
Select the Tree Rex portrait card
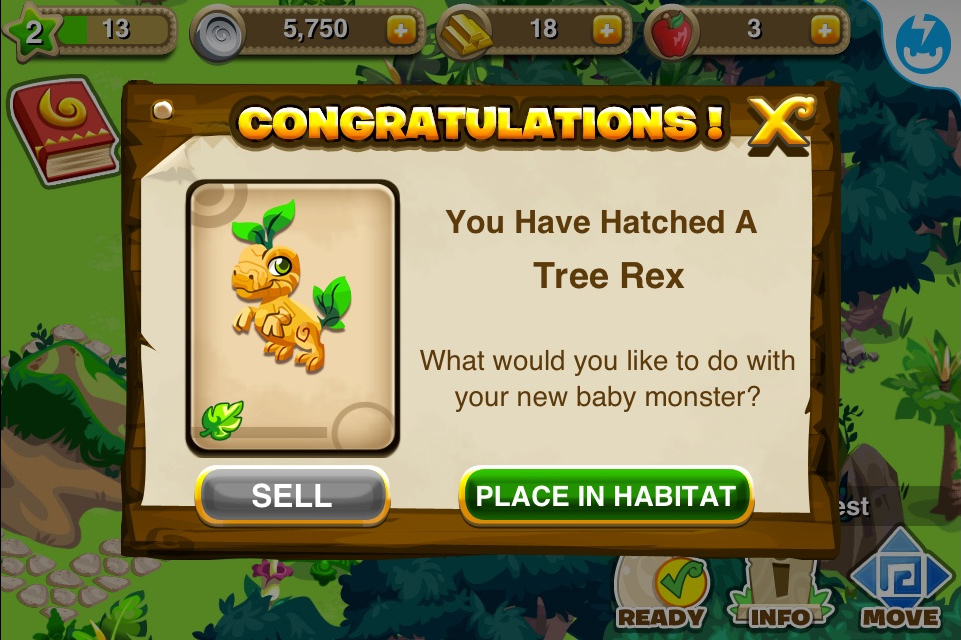pyautogui.click(x=293, y=316)
